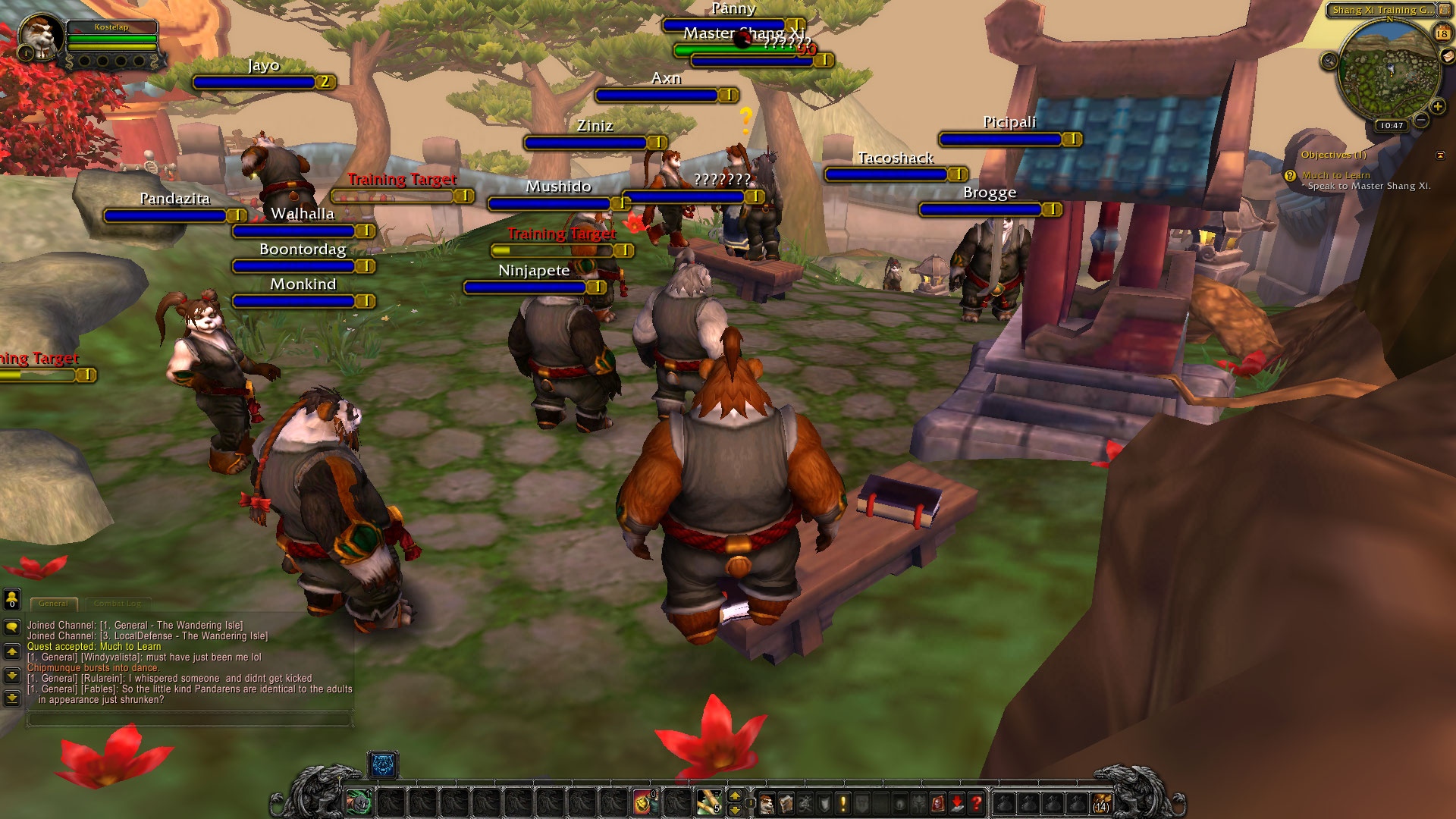
Task: Collapse the Objectives tracker
Action: pyautogui.click(x=1440, y=155)
